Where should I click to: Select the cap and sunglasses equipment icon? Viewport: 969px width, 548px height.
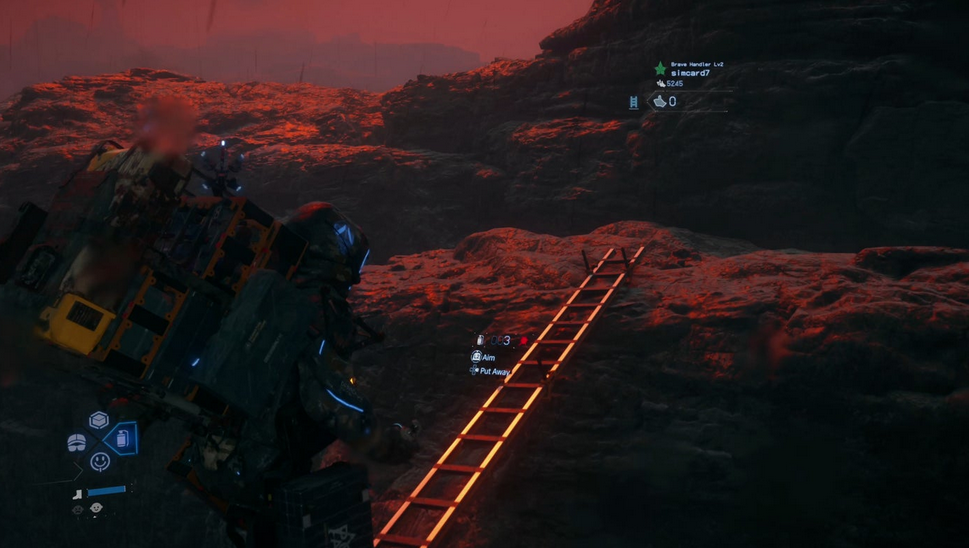coord(77,443)
